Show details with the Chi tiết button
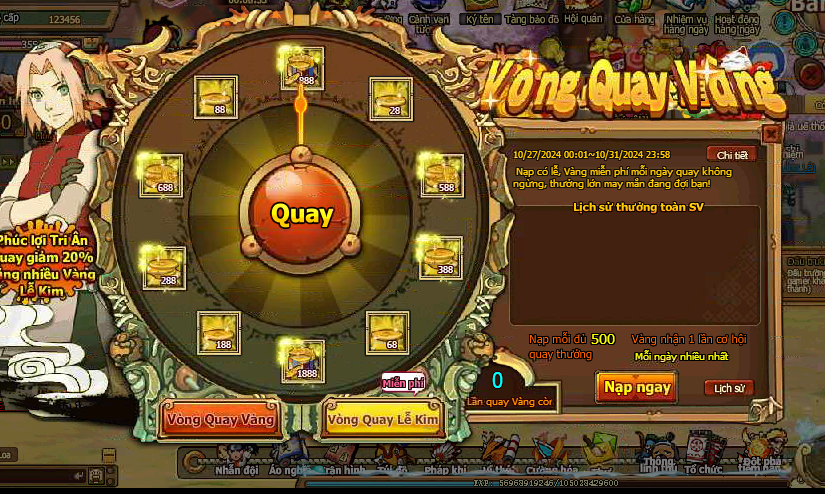 coord(731,154)
